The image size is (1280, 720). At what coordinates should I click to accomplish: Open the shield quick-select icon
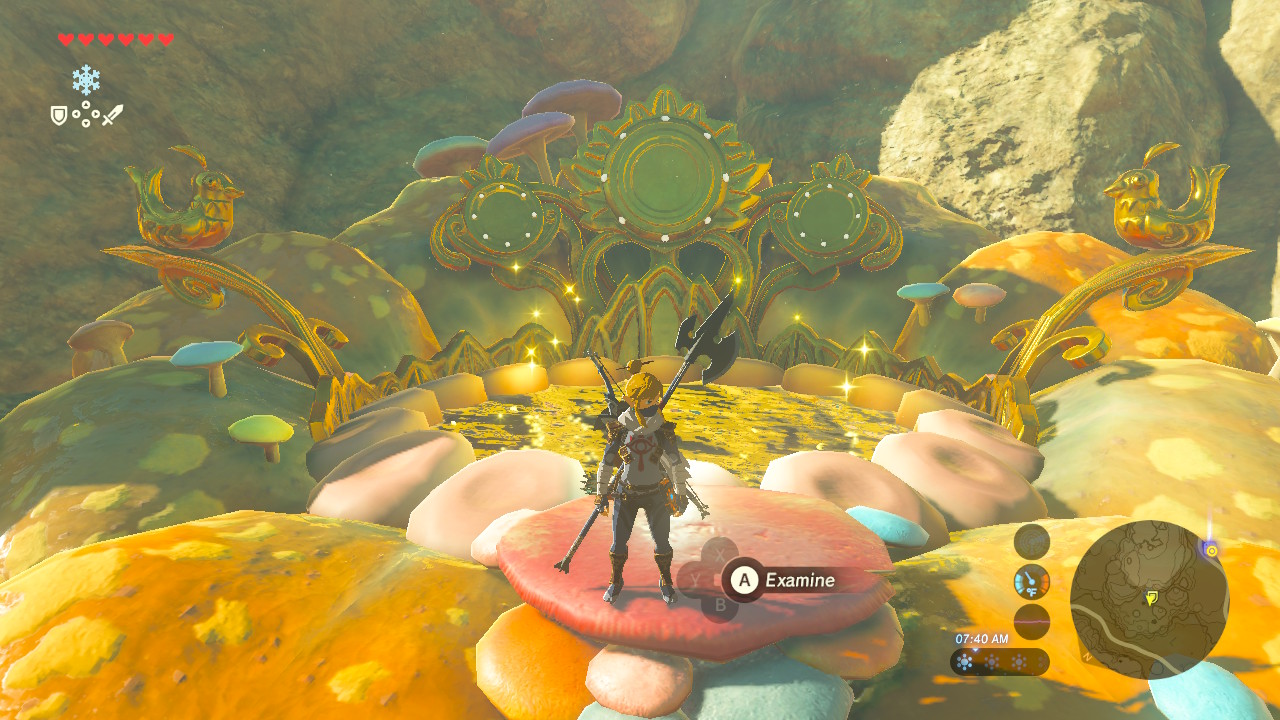point(59,116)
